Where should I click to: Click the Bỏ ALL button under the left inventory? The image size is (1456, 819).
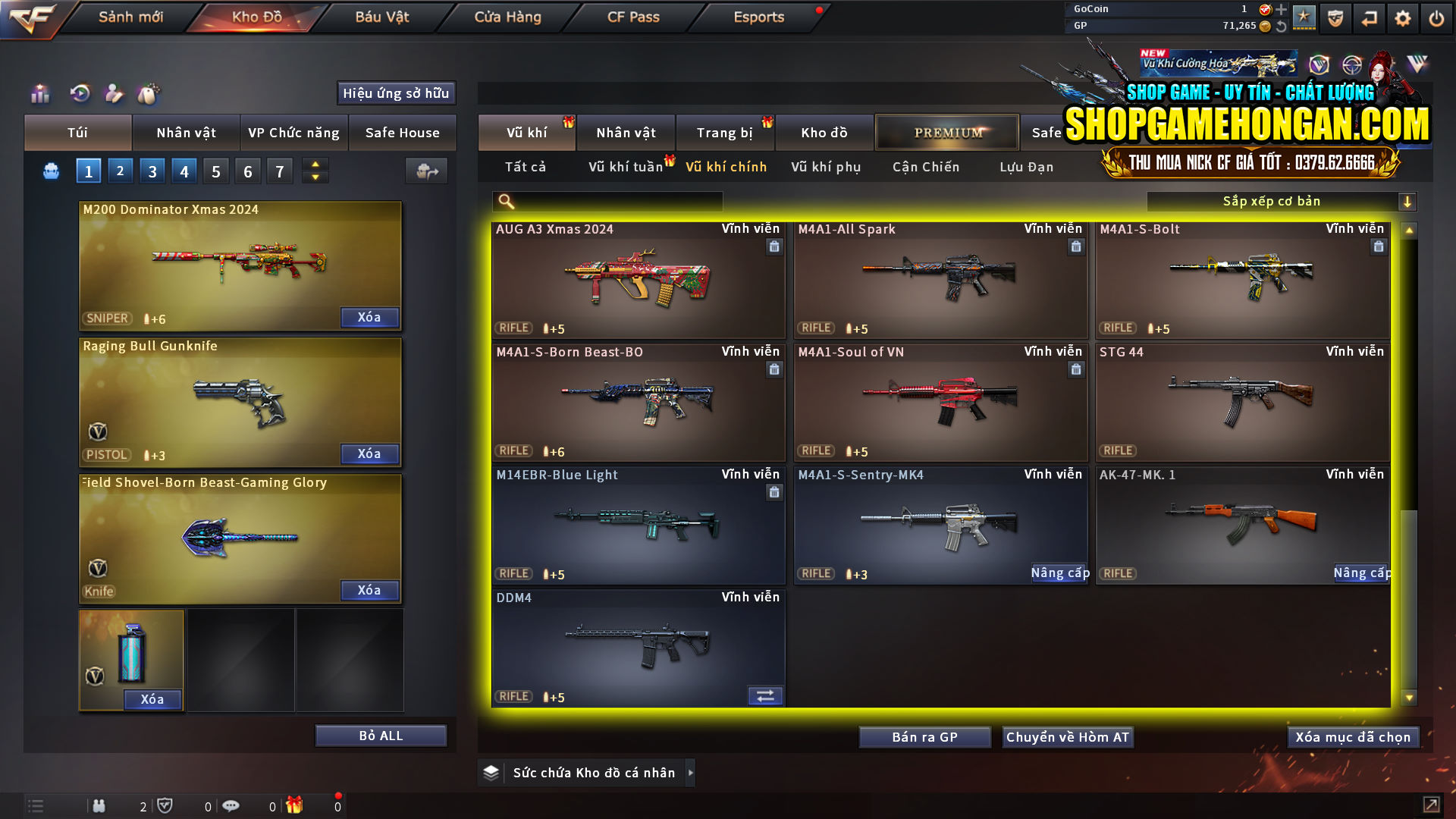click(x=380, y=735)
